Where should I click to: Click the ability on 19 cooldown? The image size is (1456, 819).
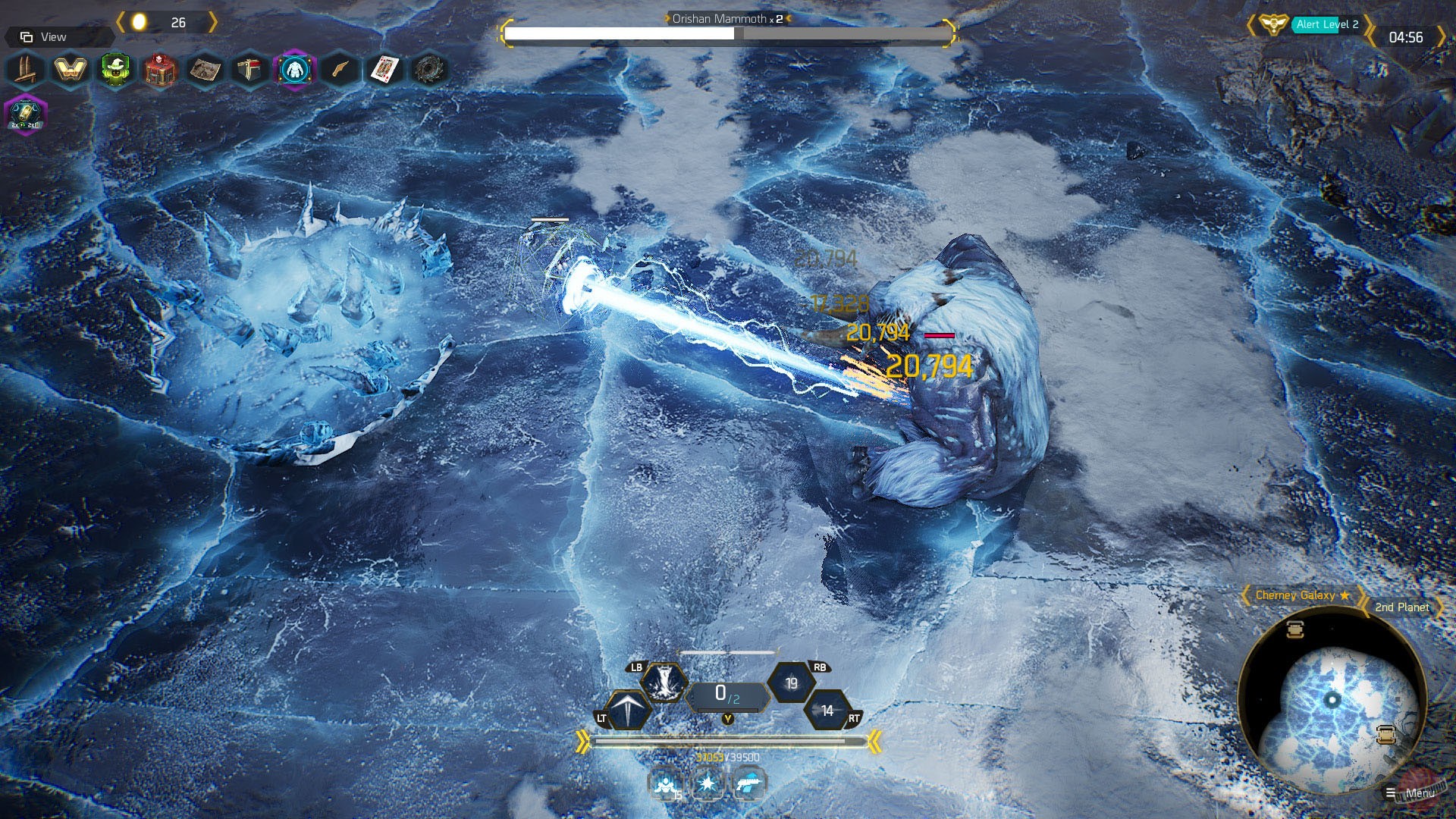[x=792, y=683]
